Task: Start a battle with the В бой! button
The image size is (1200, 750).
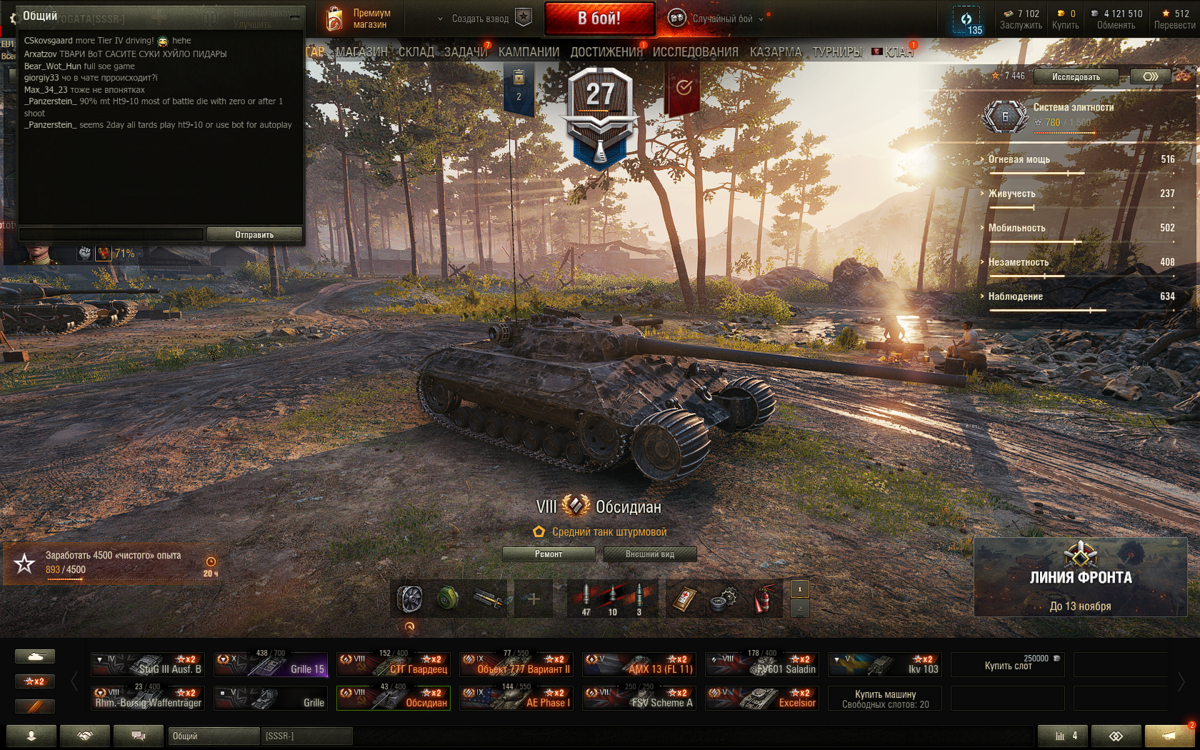Action: click(x=599, y=19)
